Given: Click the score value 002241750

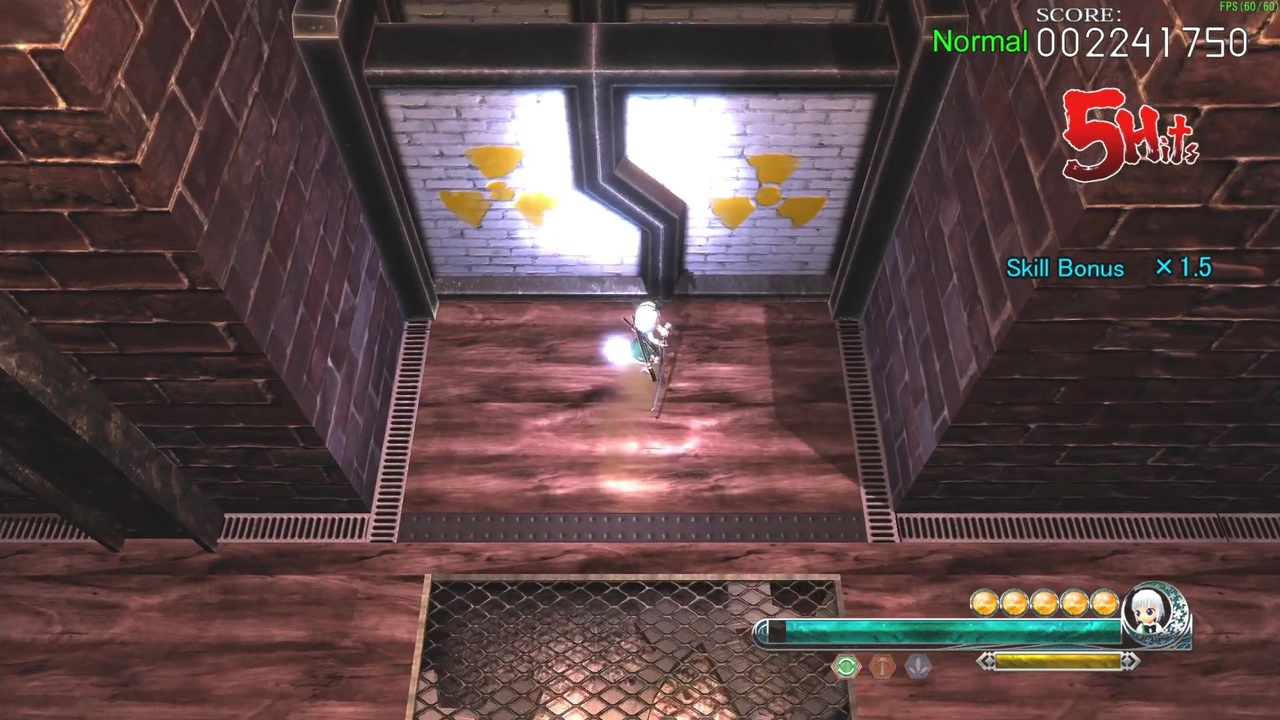Looking at the screenshot, I should (x=1142, y=43).
